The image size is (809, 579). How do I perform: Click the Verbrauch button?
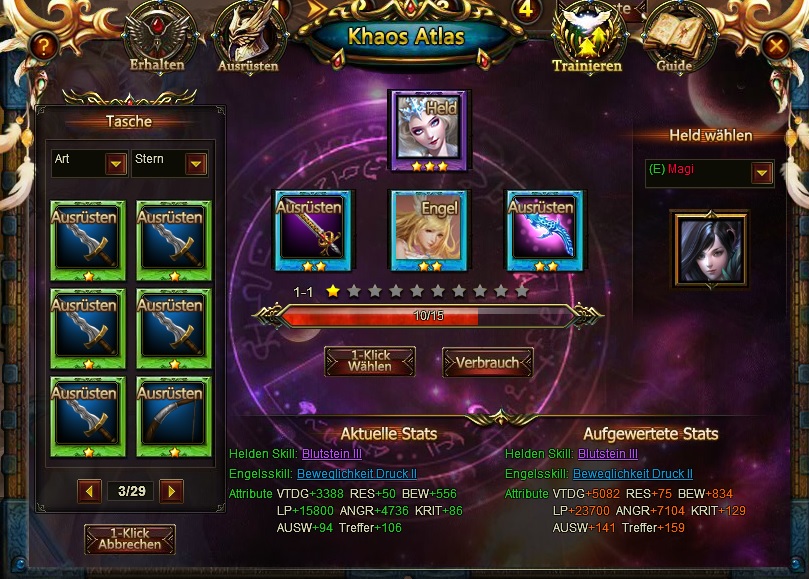coord(487,361)
